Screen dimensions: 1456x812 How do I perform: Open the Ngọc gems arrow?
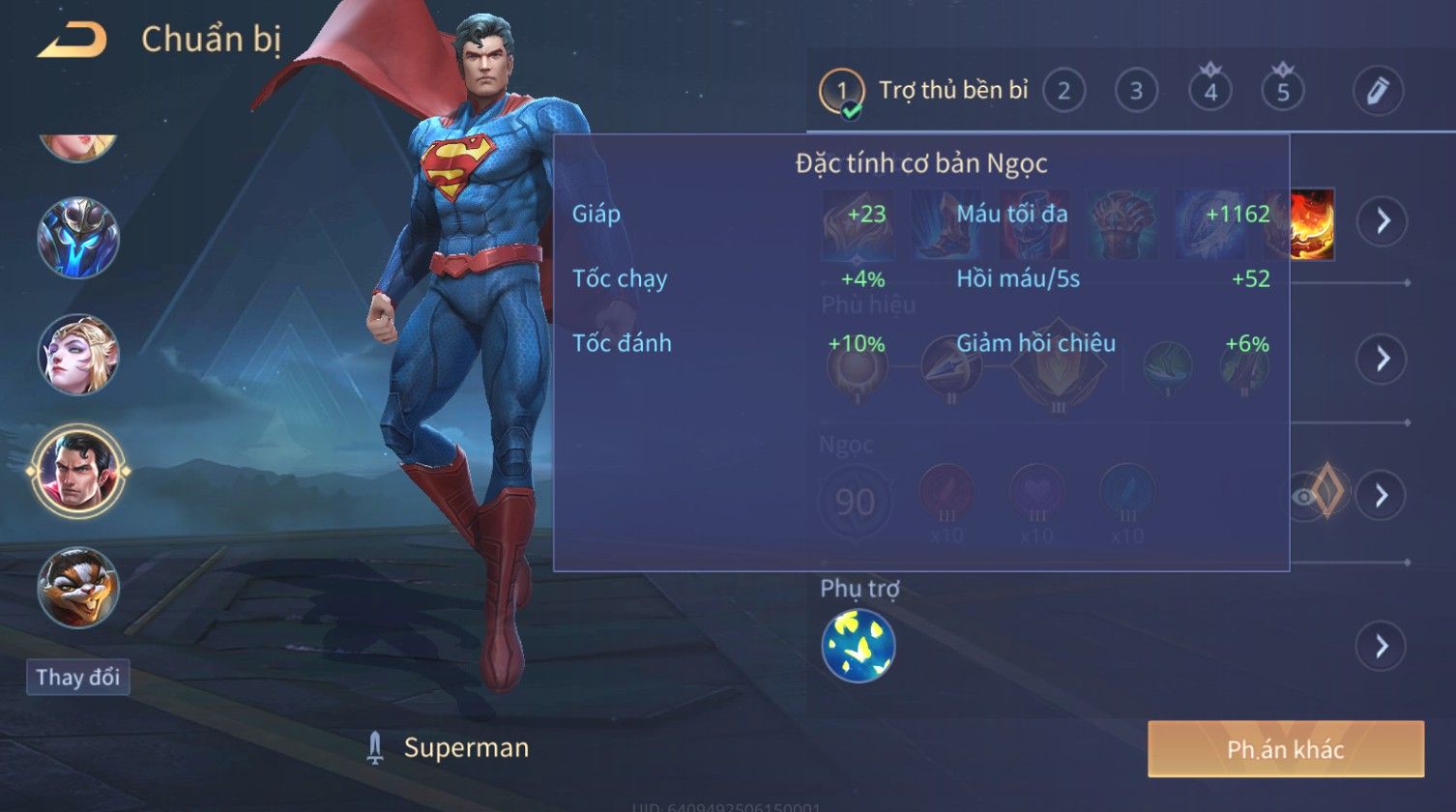tap(1382, 496)
